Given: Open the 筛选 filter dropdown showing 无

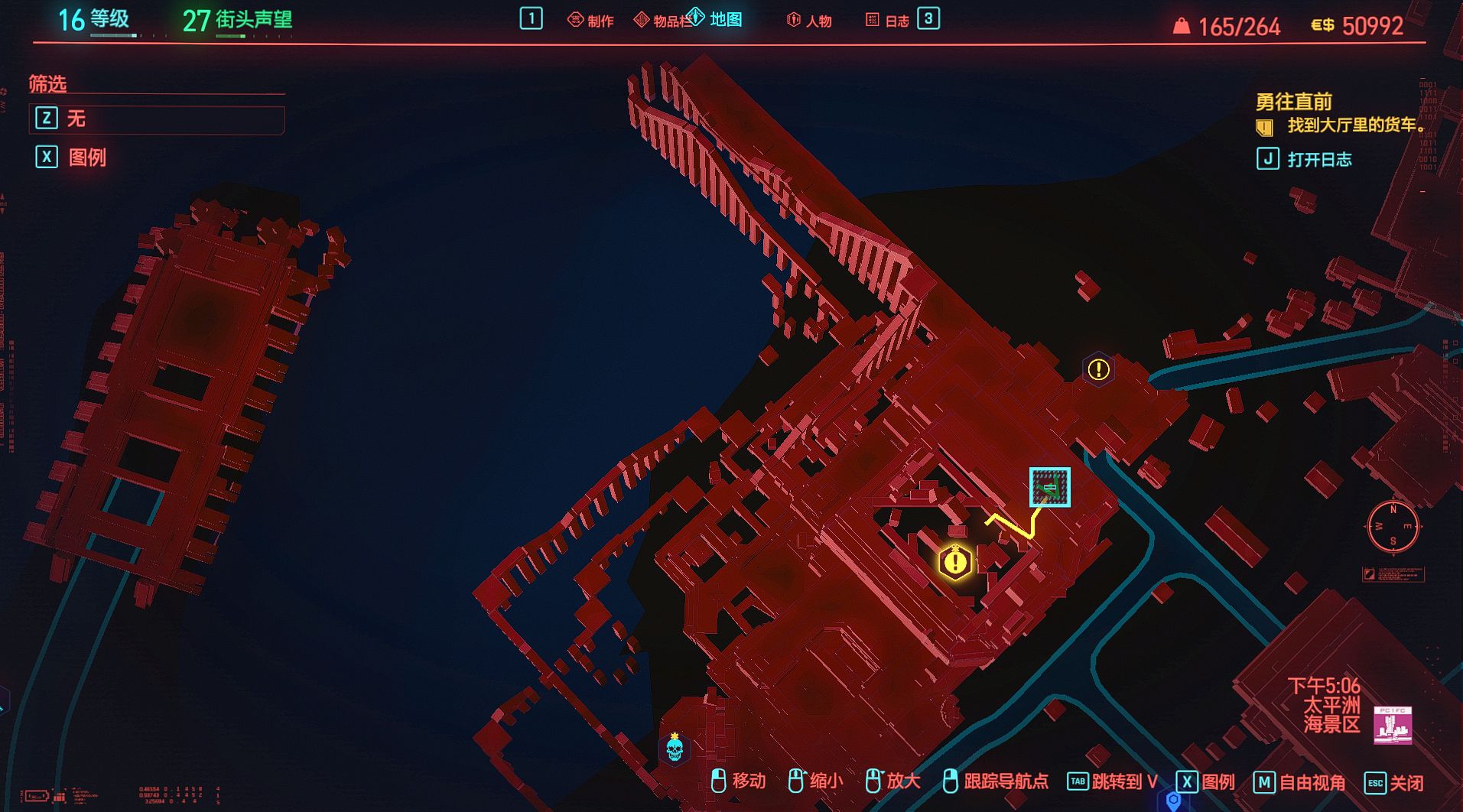Looking at the screenshot, I should tap(157, 119).
